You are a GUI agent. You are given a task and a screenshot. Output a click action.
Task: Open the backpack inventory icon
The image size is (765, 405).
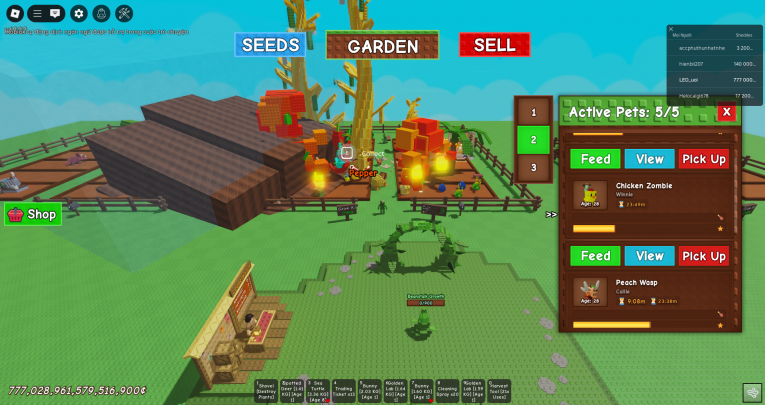pos(101,14)
